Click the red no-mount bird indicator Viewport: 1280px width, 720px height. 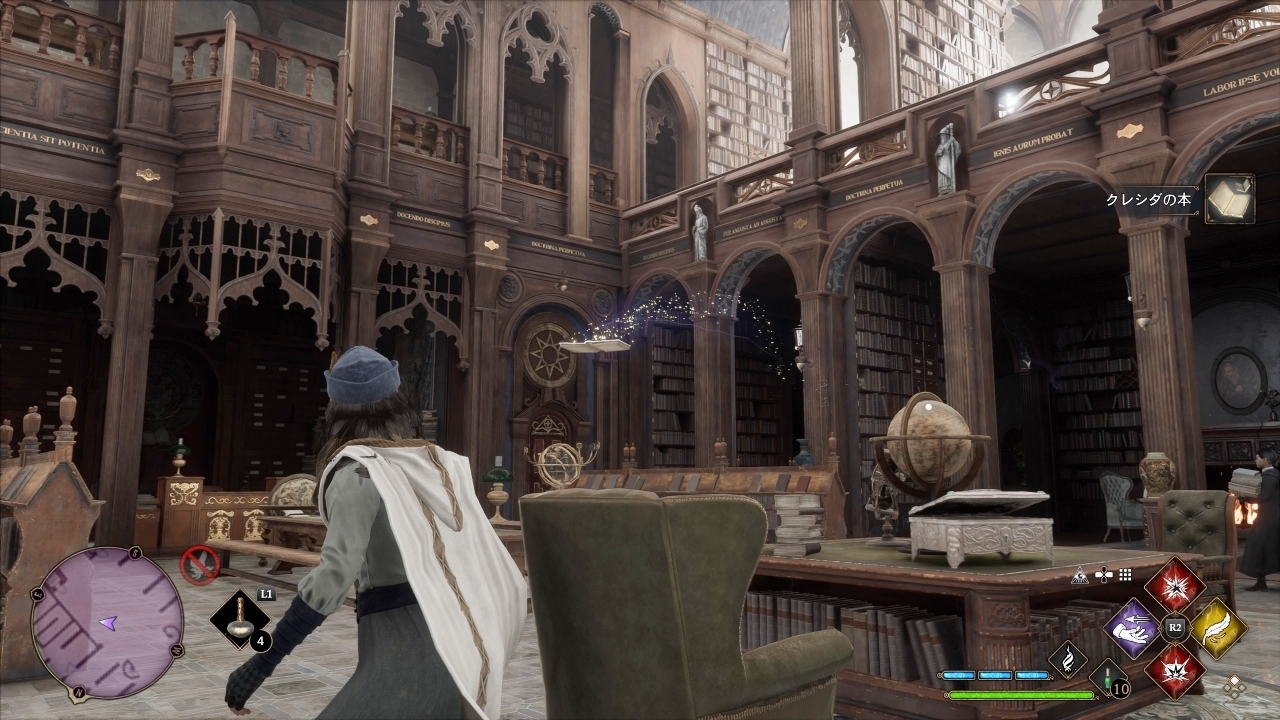point(200,564)
